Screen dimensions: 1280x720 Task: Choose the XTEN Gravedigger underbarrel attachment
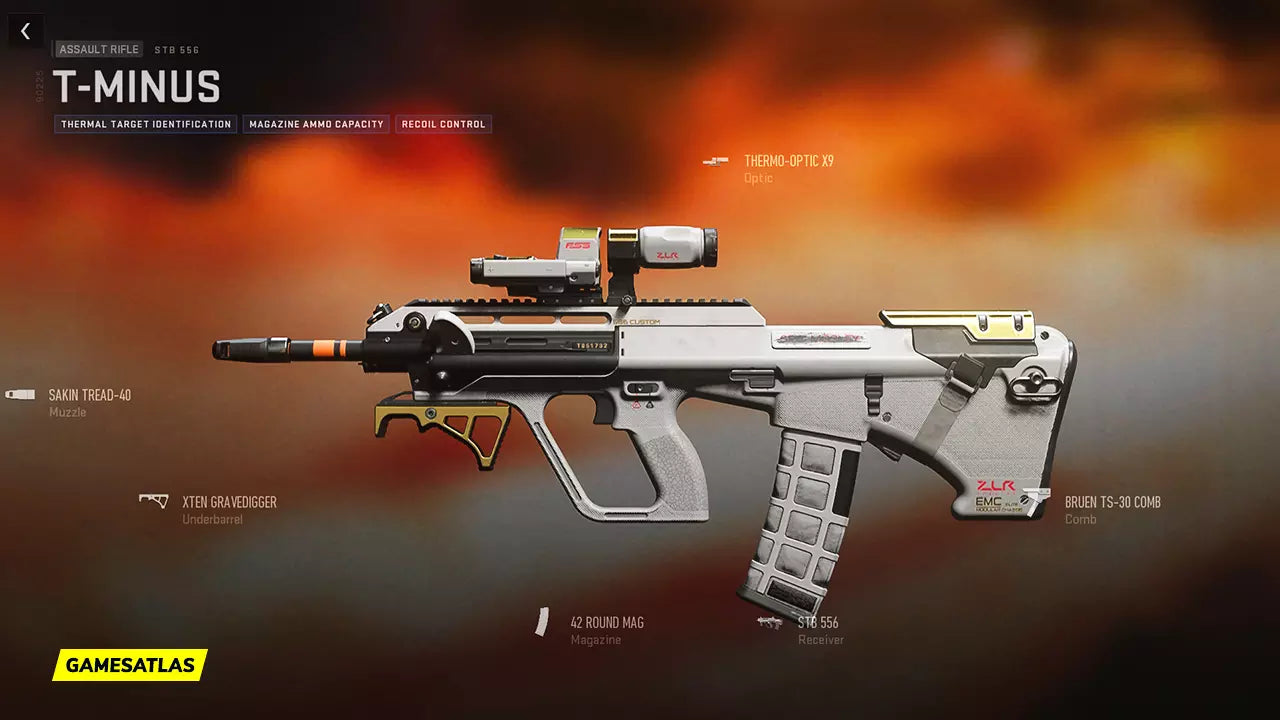(228, 502)
